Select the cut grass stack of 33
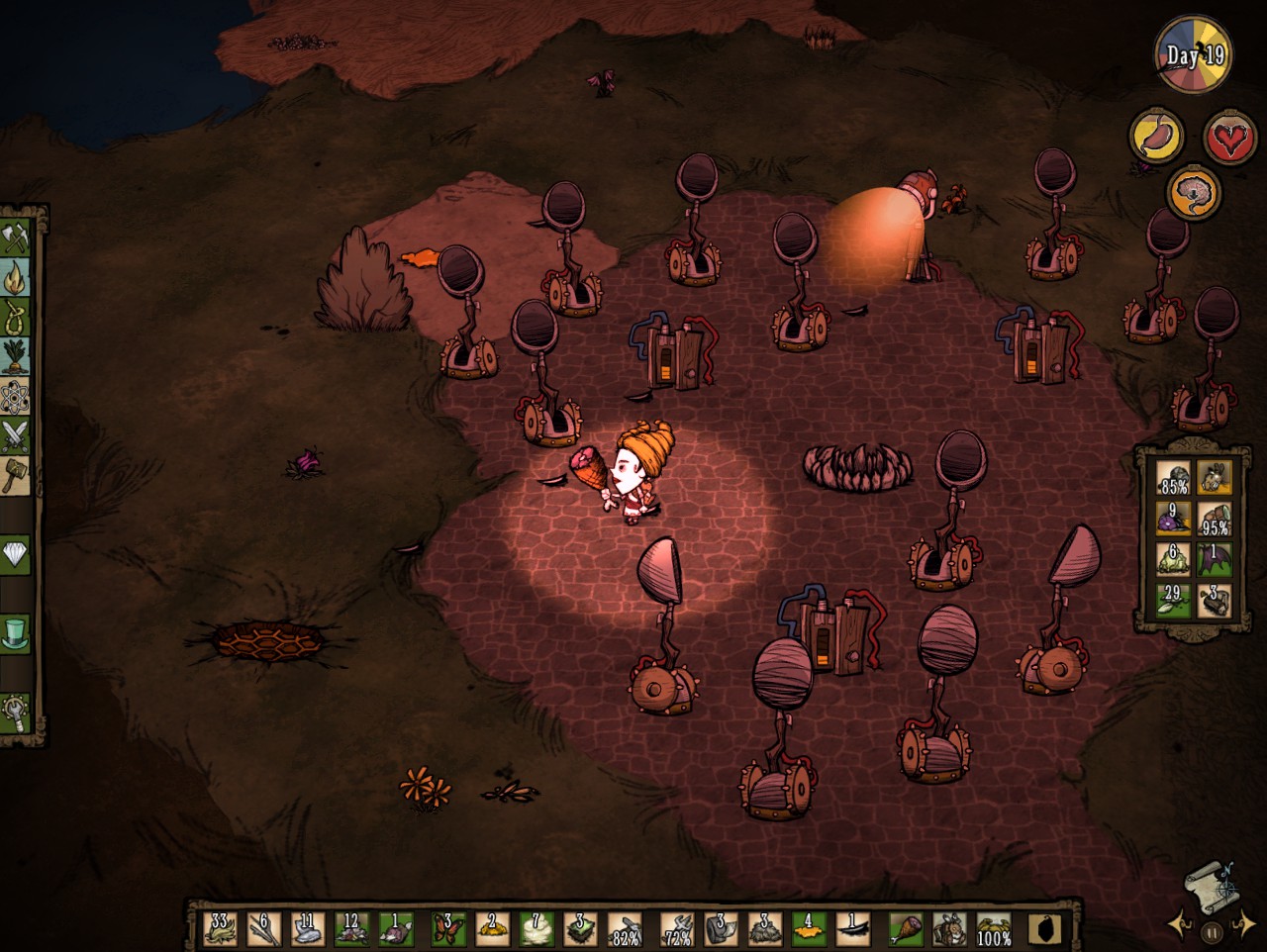The image size is (1267, 952). (x=220, y=929)
